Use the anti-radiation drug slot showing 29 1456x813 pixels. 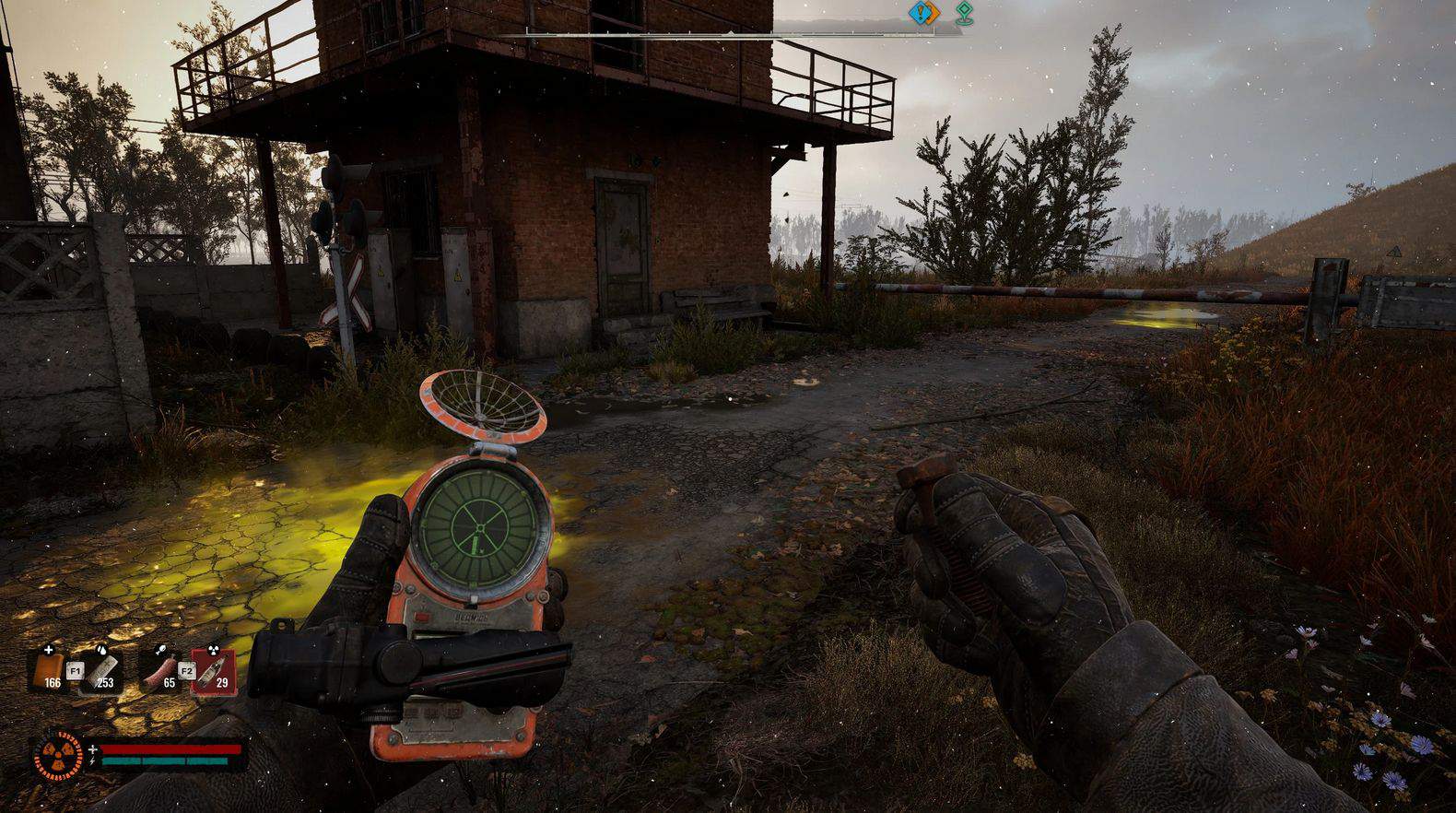[x=215, y=669]
